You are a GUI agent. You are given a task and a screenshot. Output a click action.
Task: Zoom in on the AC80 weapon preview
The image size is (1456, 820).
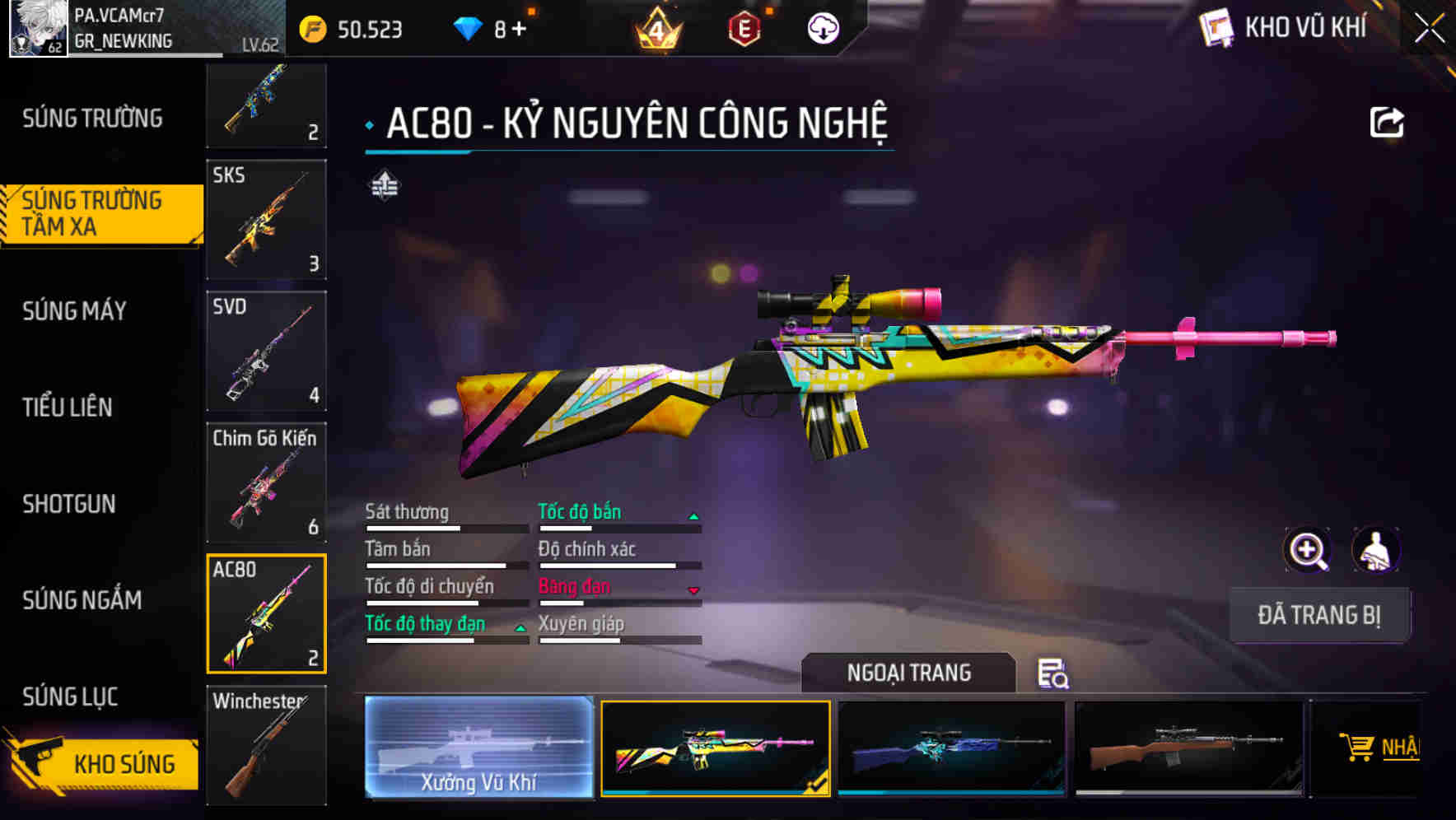point(1306,550)
